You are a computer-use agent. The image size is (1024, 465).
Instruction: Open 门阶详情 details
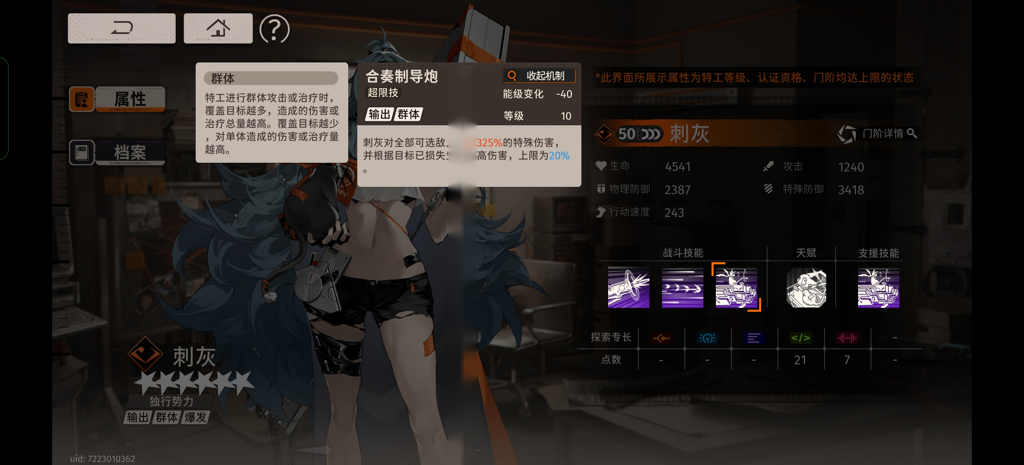click(877, 134)
